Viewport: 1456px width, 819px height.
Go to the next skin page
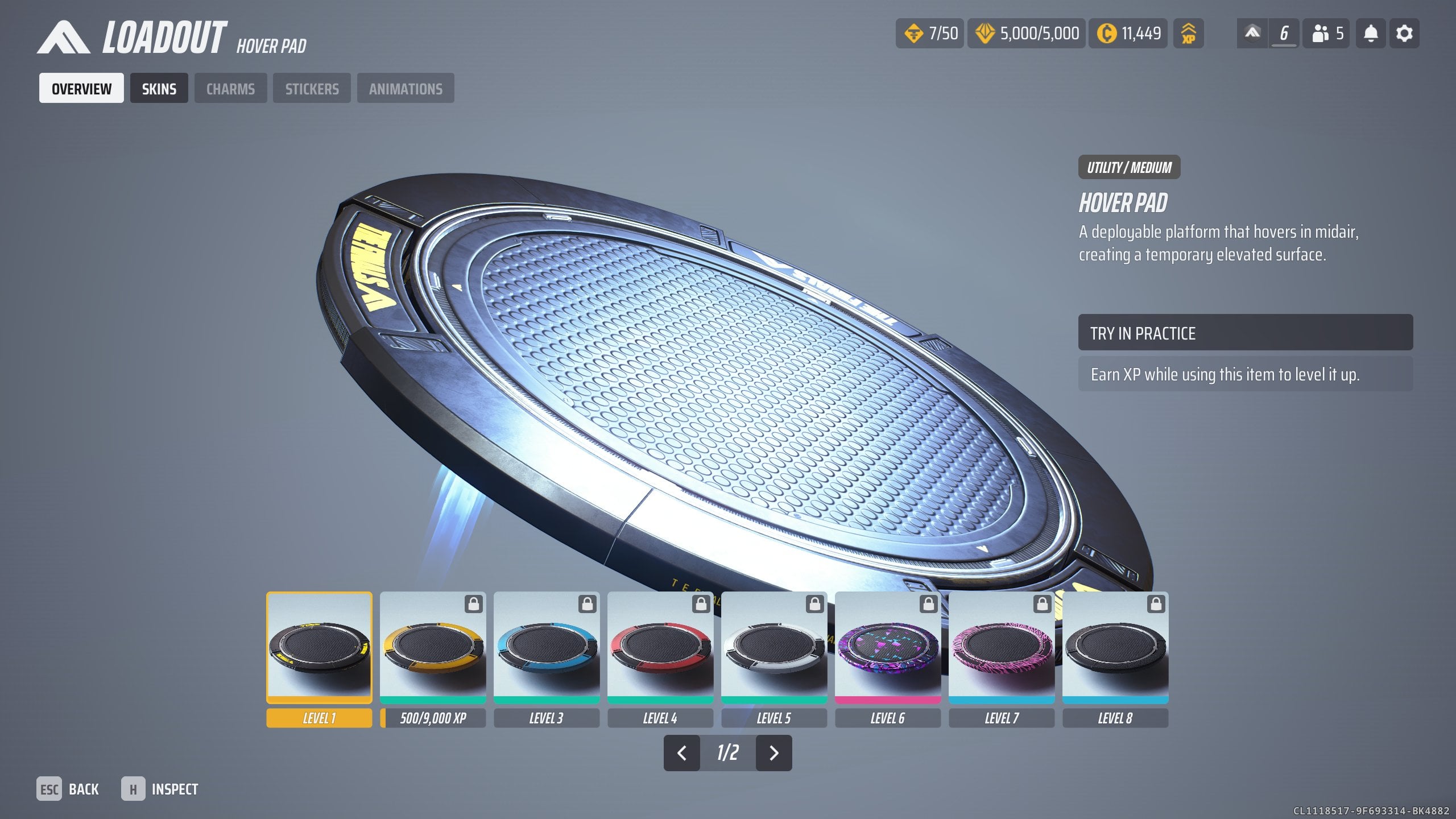773,753
